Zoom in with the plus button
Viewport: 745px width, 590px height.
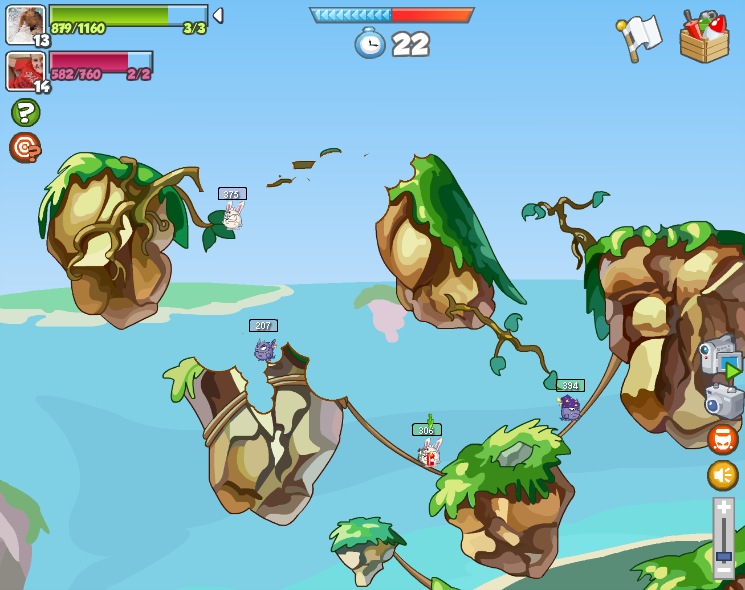click(724, 509)
